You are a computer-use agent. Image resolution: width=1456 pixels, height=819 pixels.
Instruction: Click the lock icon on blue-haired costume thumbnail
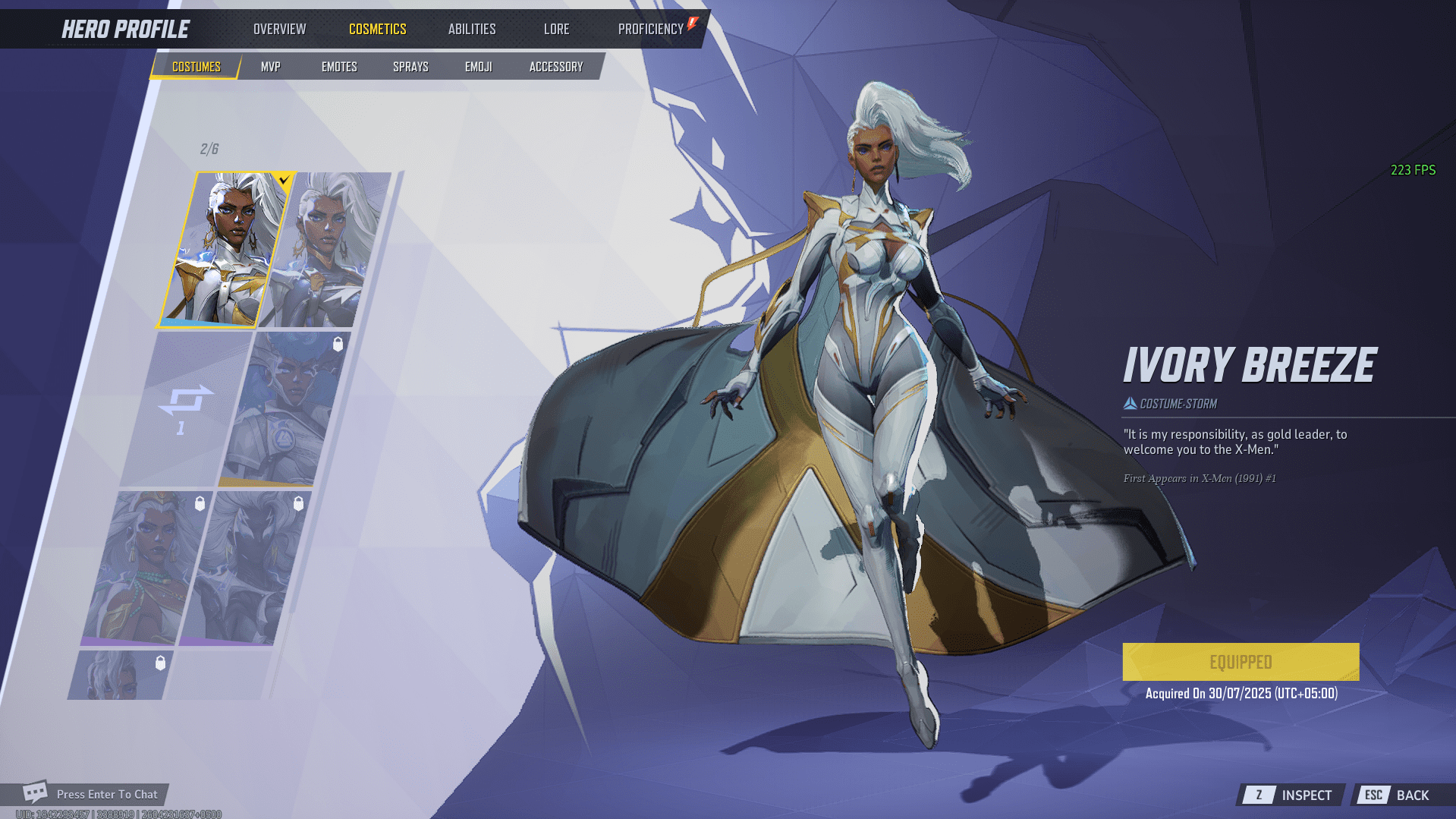[338, 343]
